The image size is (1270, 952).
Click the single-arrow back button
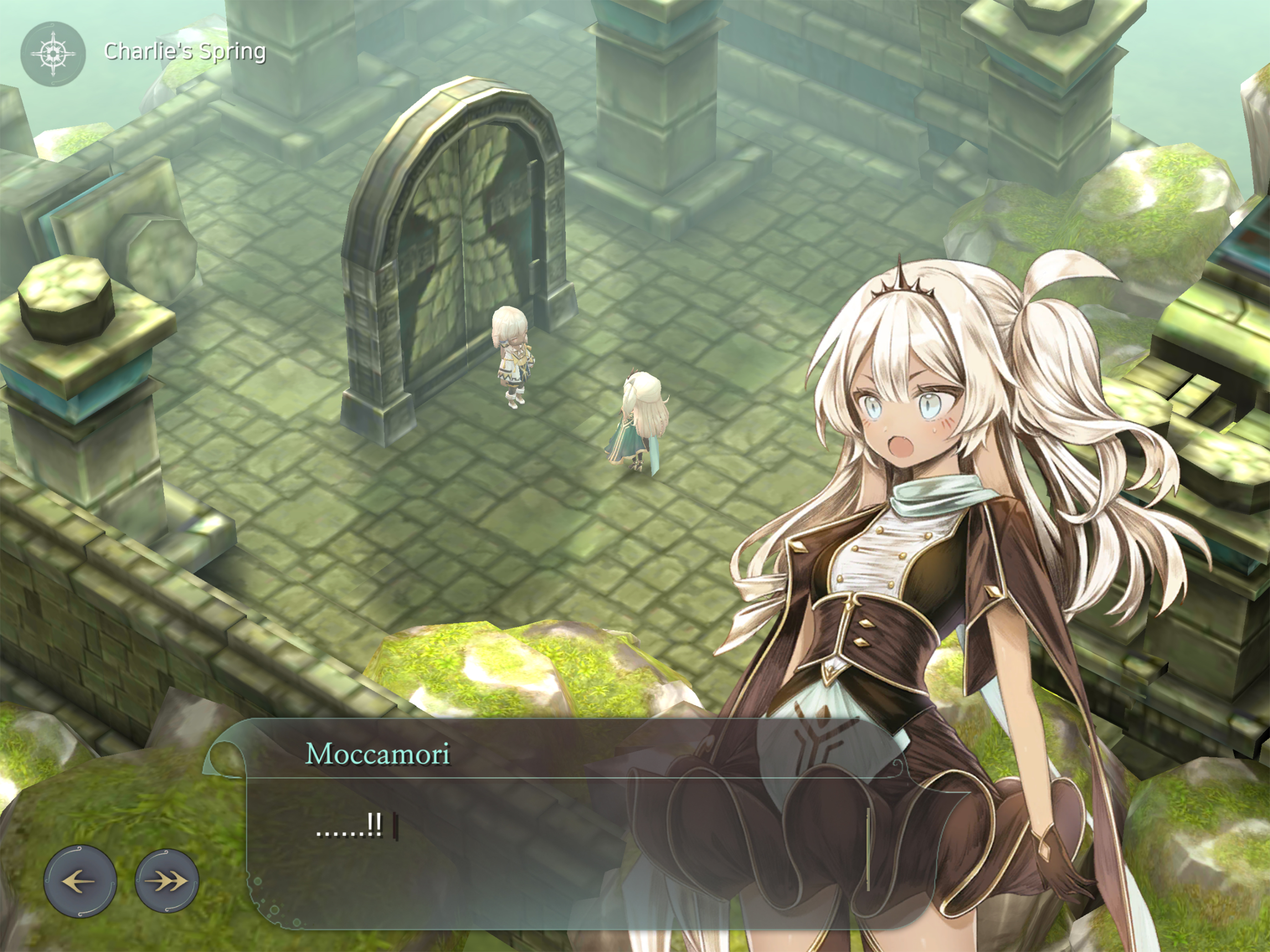(80, 880)
